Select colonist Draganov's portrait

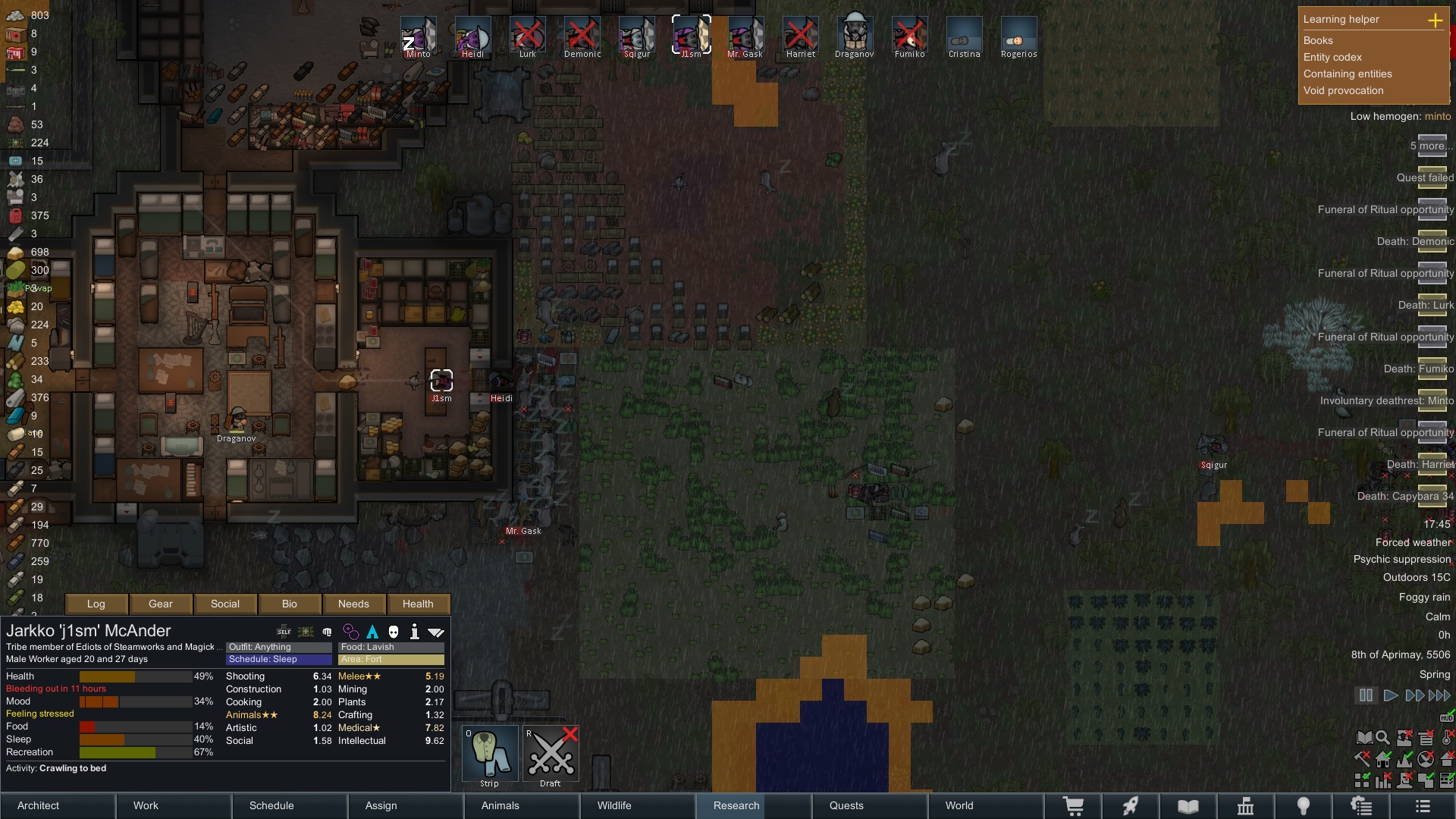tap(855, 36)
